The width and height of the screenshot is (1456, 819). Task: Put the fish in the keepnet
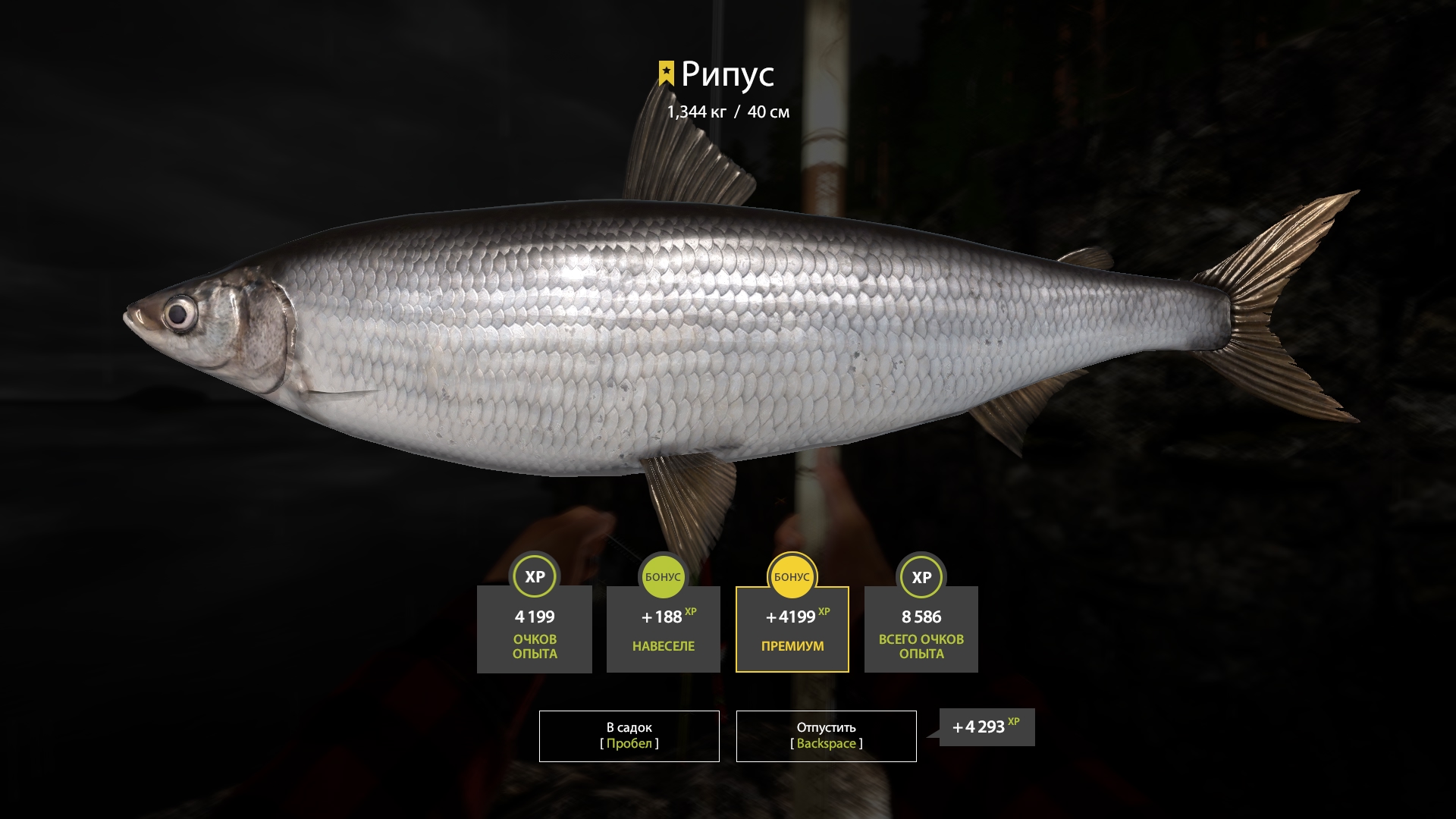tap(629, 736)
